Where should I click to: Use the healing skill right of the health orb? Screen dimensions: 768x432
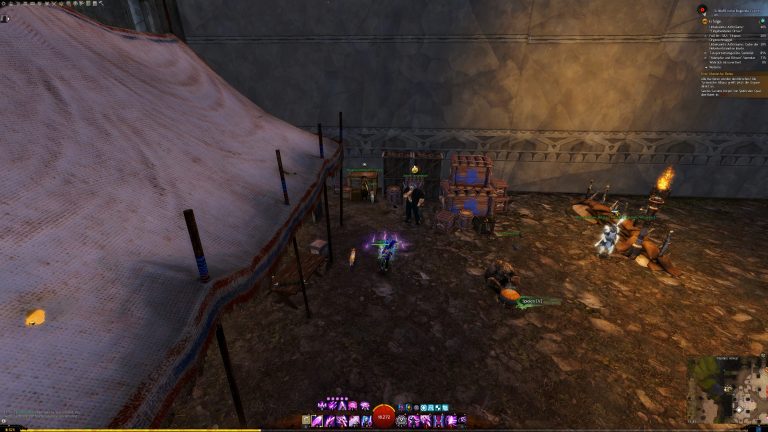(402, 421)
